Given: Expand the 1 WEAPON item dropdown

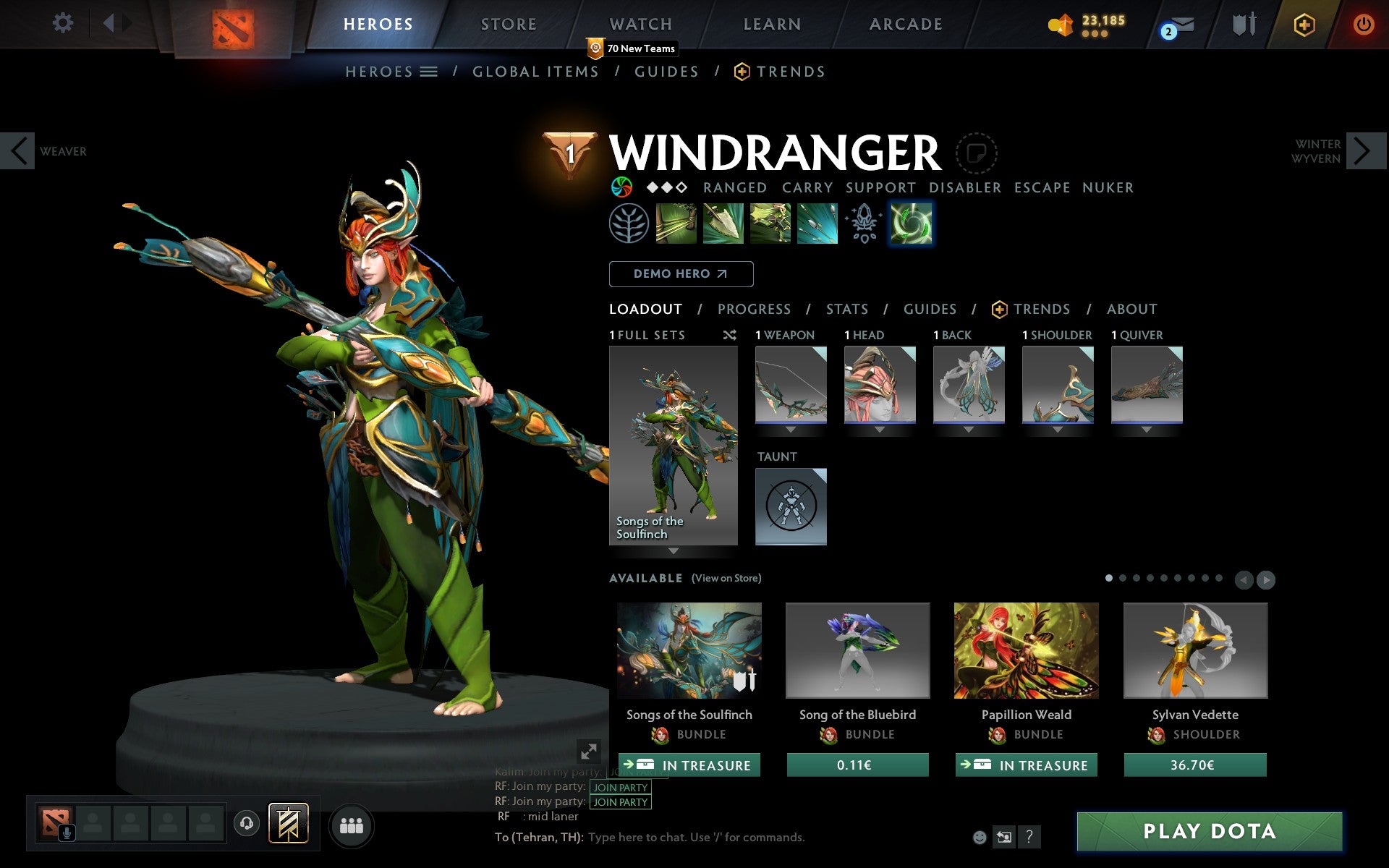Looking at the screenshot, I should click(x=790, y=428).
